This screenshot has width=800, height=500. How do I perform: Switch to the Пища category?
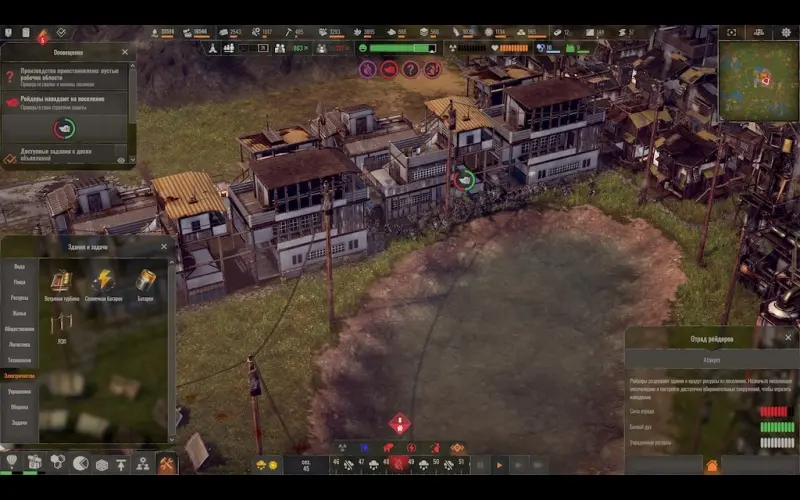point(19,283)
